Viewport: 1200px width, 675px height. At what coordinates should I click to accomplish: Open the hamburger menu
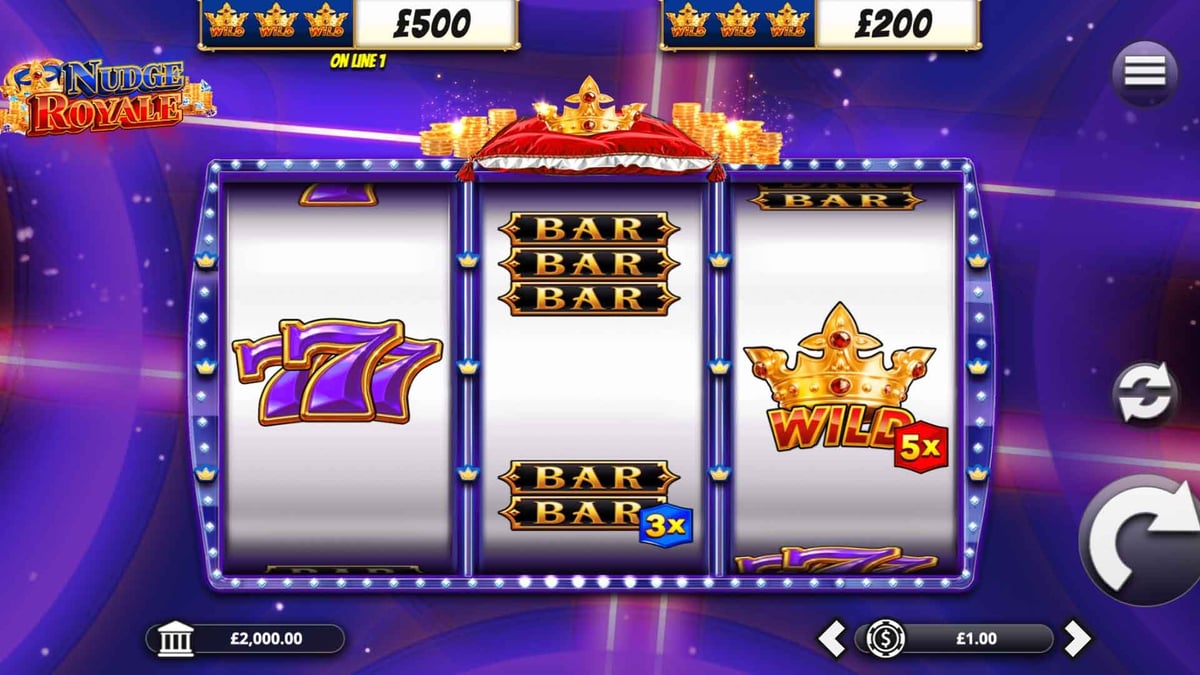tap(1145, 73)
